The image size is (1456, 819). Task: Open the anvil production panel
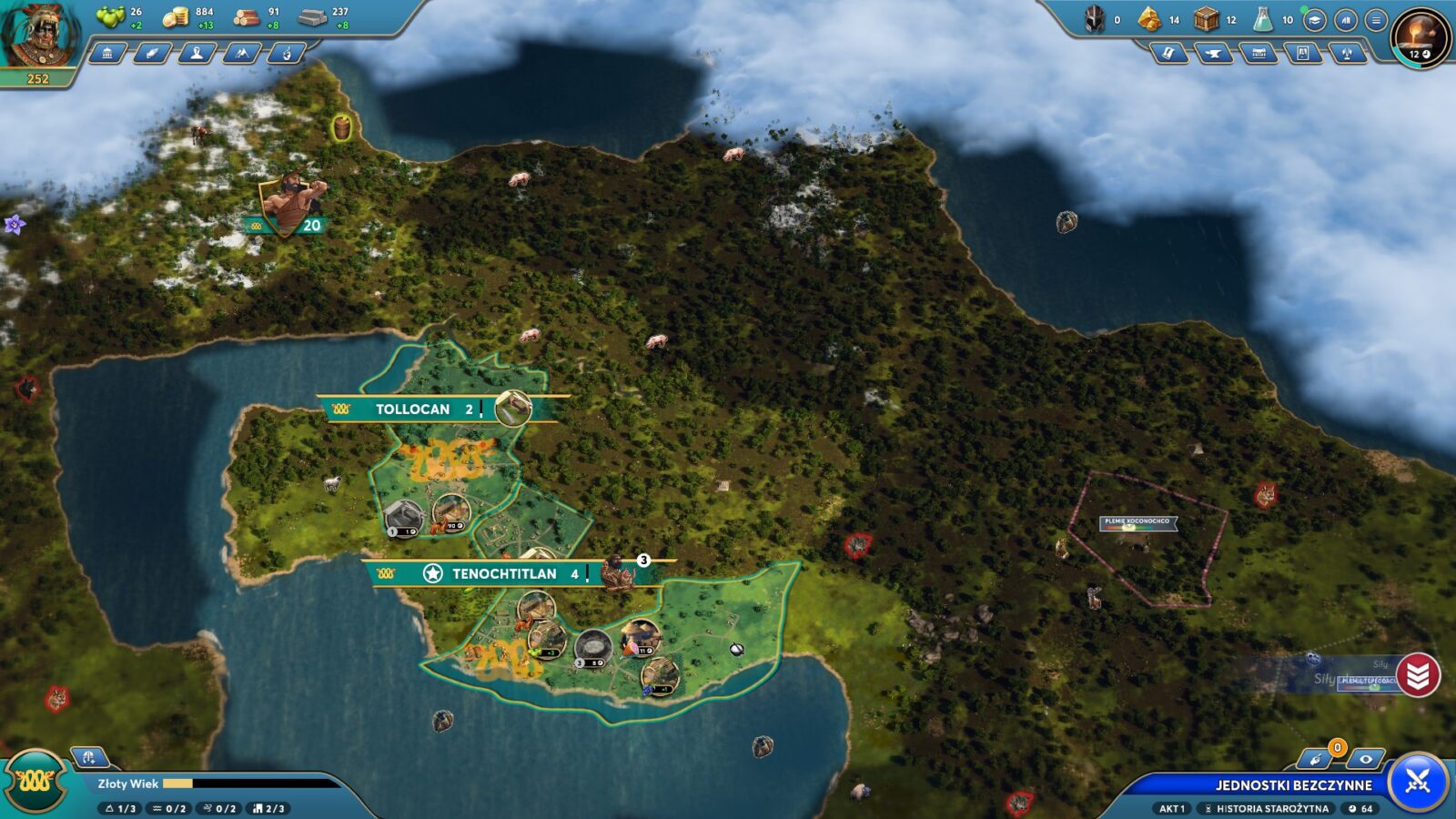click(1213, 55)
